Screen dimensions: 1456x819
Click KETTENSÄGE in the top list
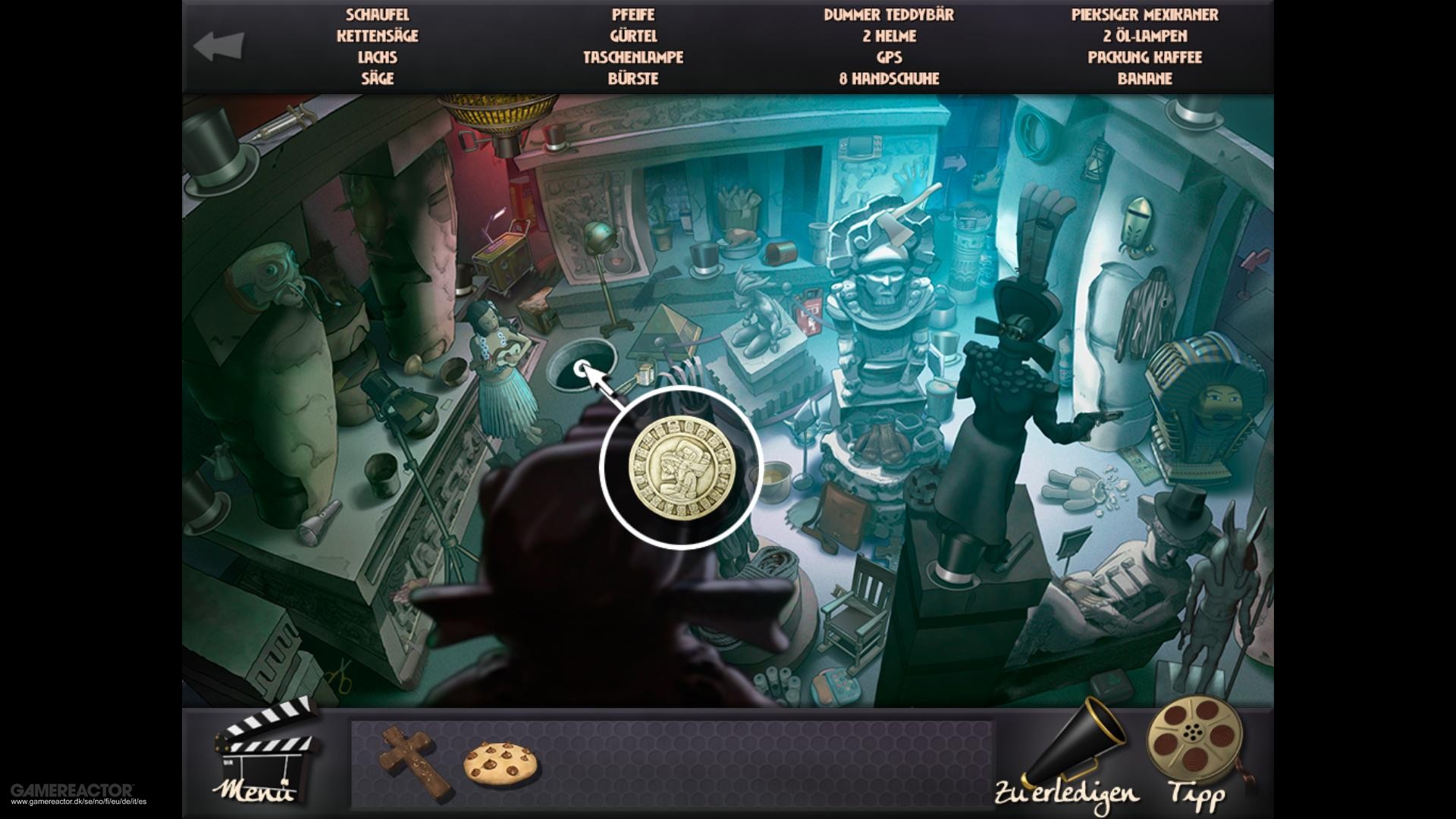pos(378,35)
